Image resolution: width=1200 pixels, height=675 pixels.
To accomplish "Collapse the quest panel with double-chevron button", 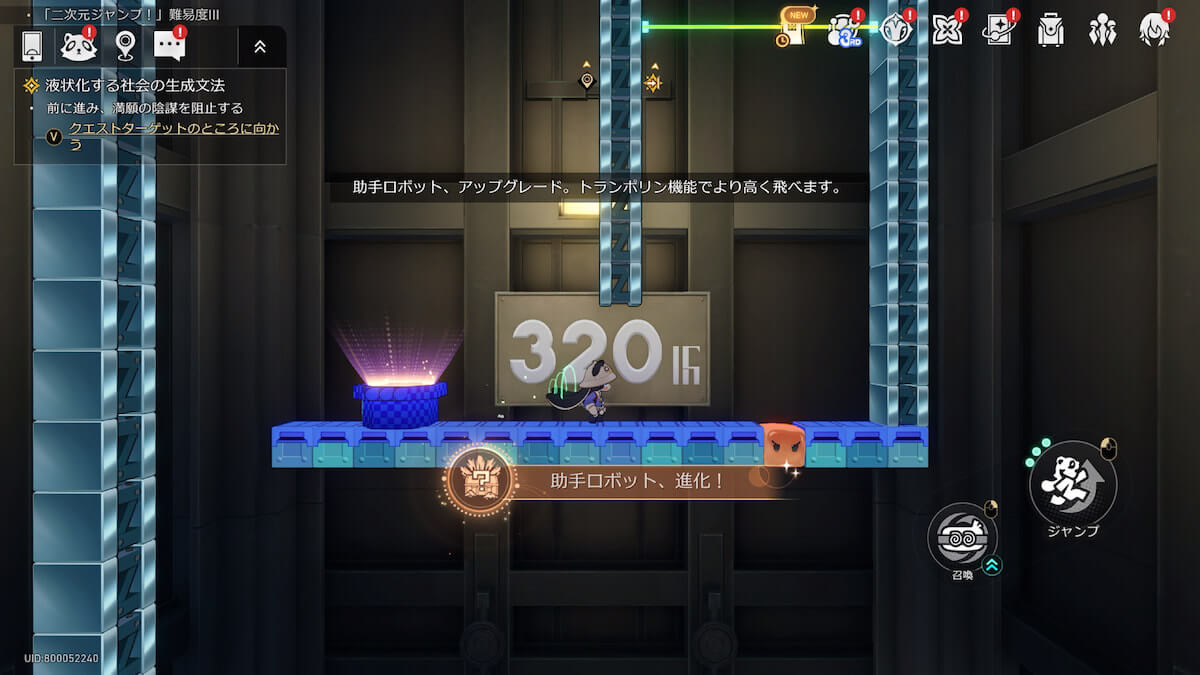I will [260, 46].
